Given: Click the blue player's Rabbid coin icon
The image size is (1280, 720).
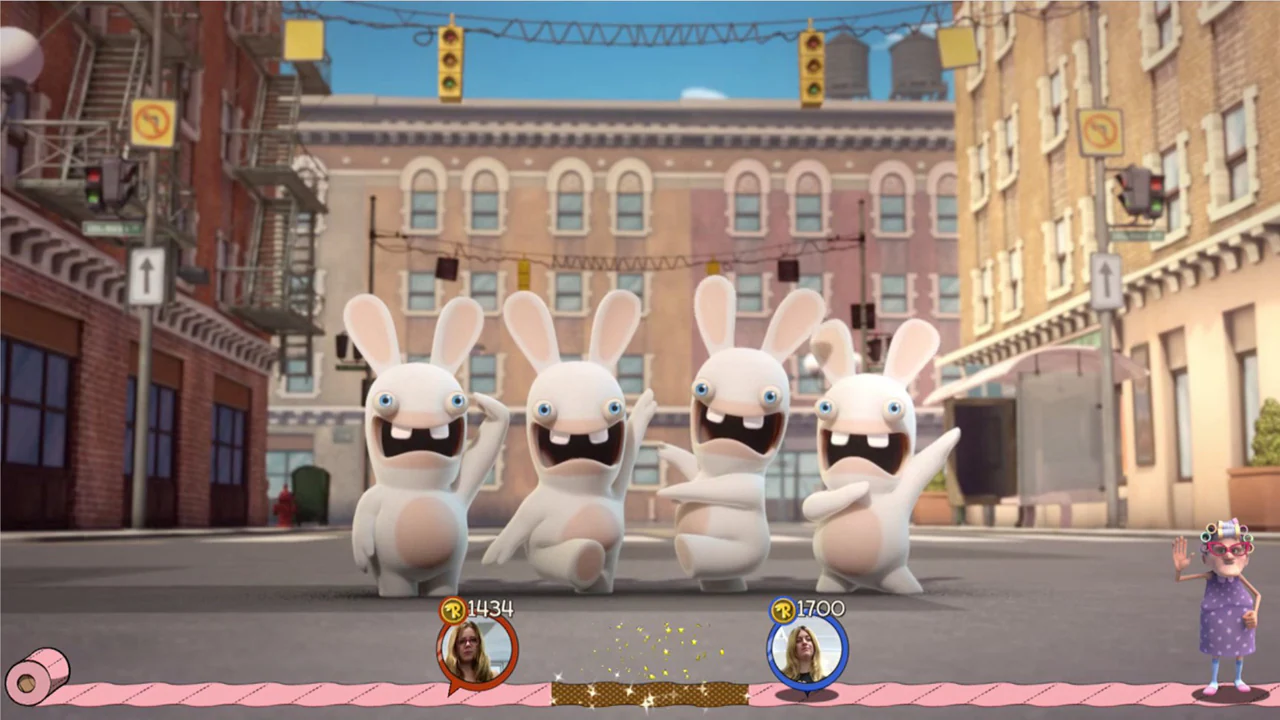Looking at the screenshot, I should 785,609.
